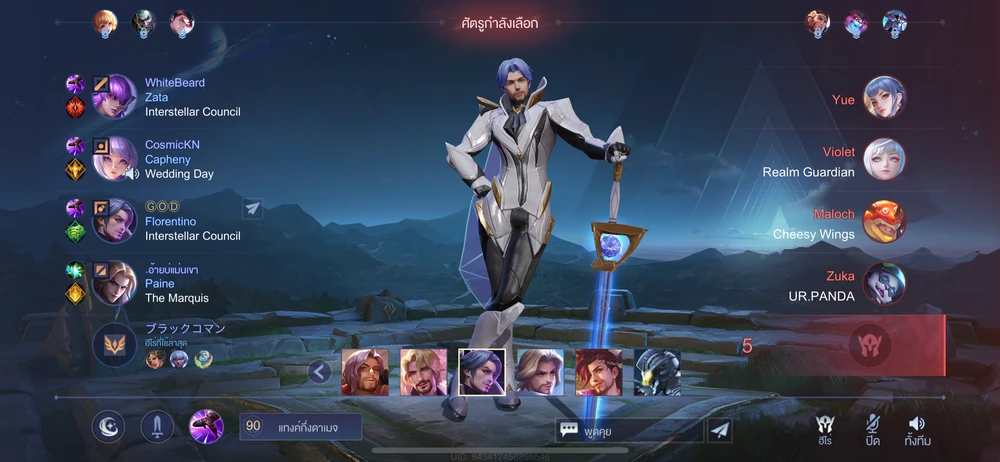Open the crescent moon and star icon
The height and width of the screenshot is (462, 1000).
point(109,427)
